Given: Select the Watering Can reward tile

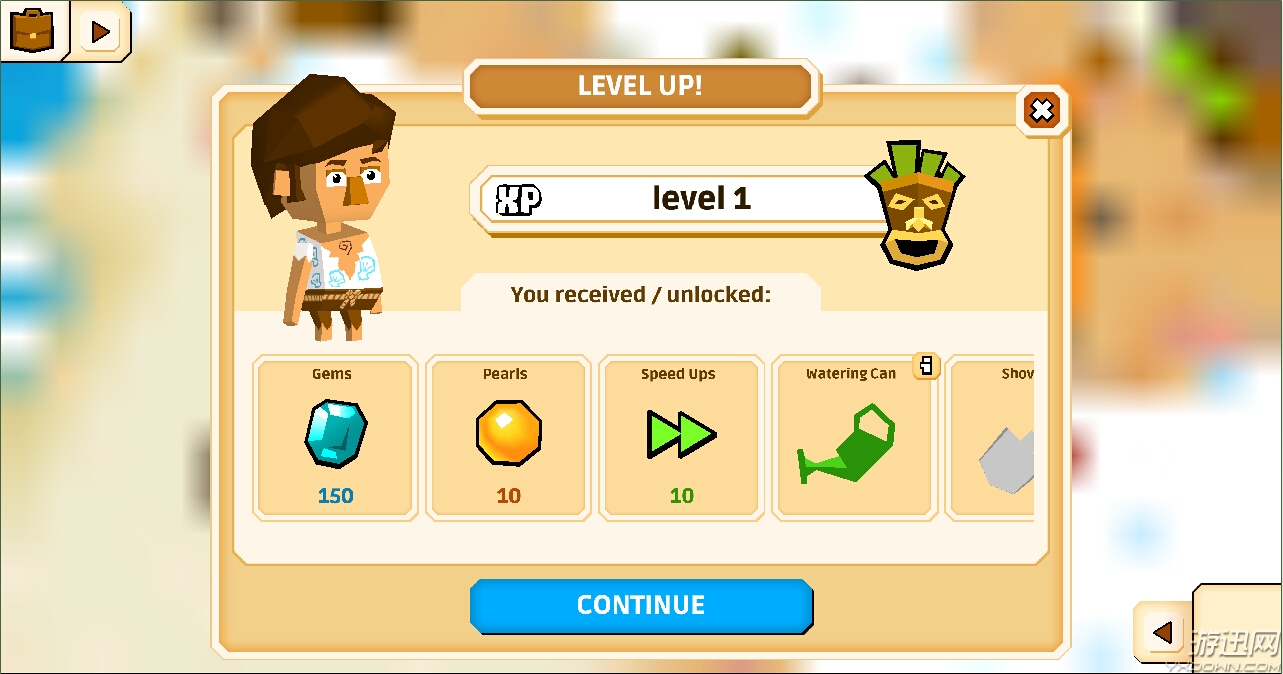Looking at the screenshot, I should (853, 437).
